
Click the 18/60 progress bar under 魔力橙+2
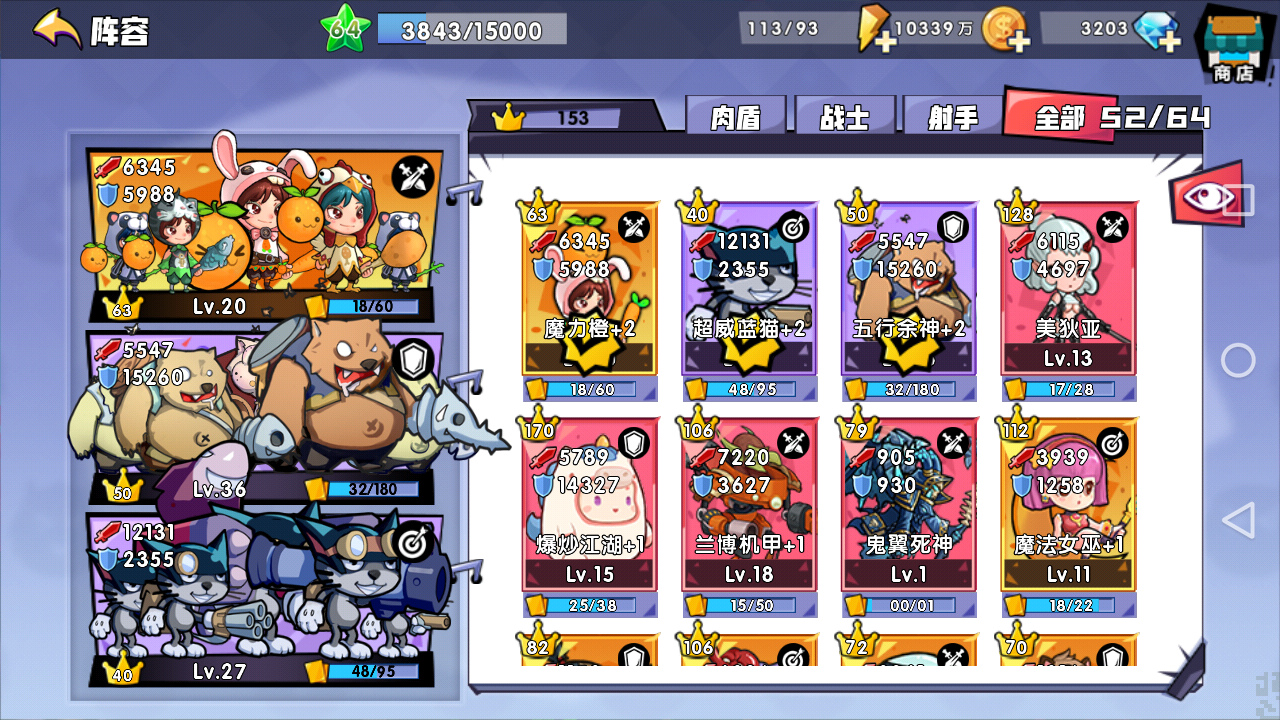(589, 391)
